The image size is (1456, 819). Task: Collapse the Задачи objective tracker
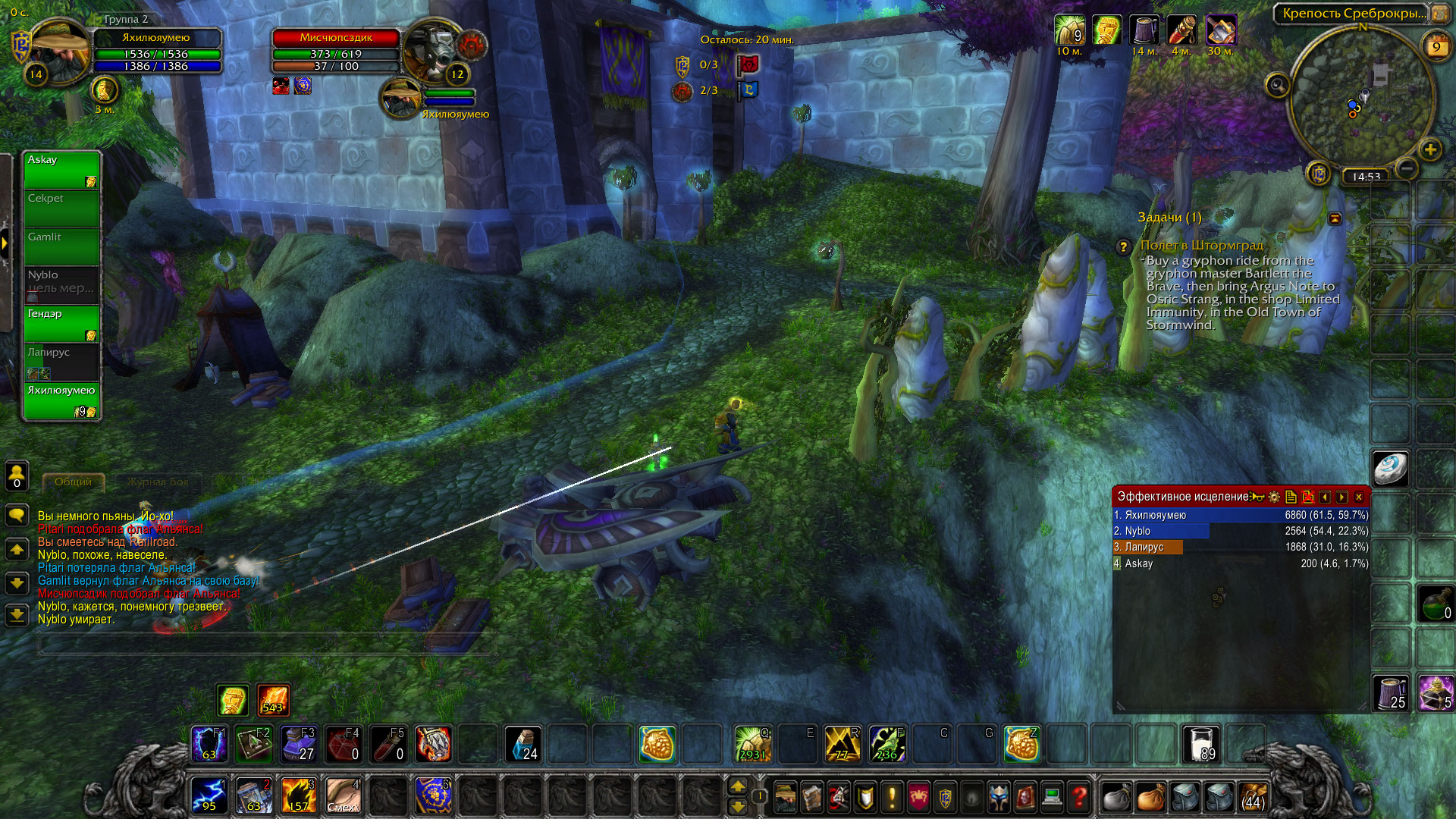[1335, 218]
